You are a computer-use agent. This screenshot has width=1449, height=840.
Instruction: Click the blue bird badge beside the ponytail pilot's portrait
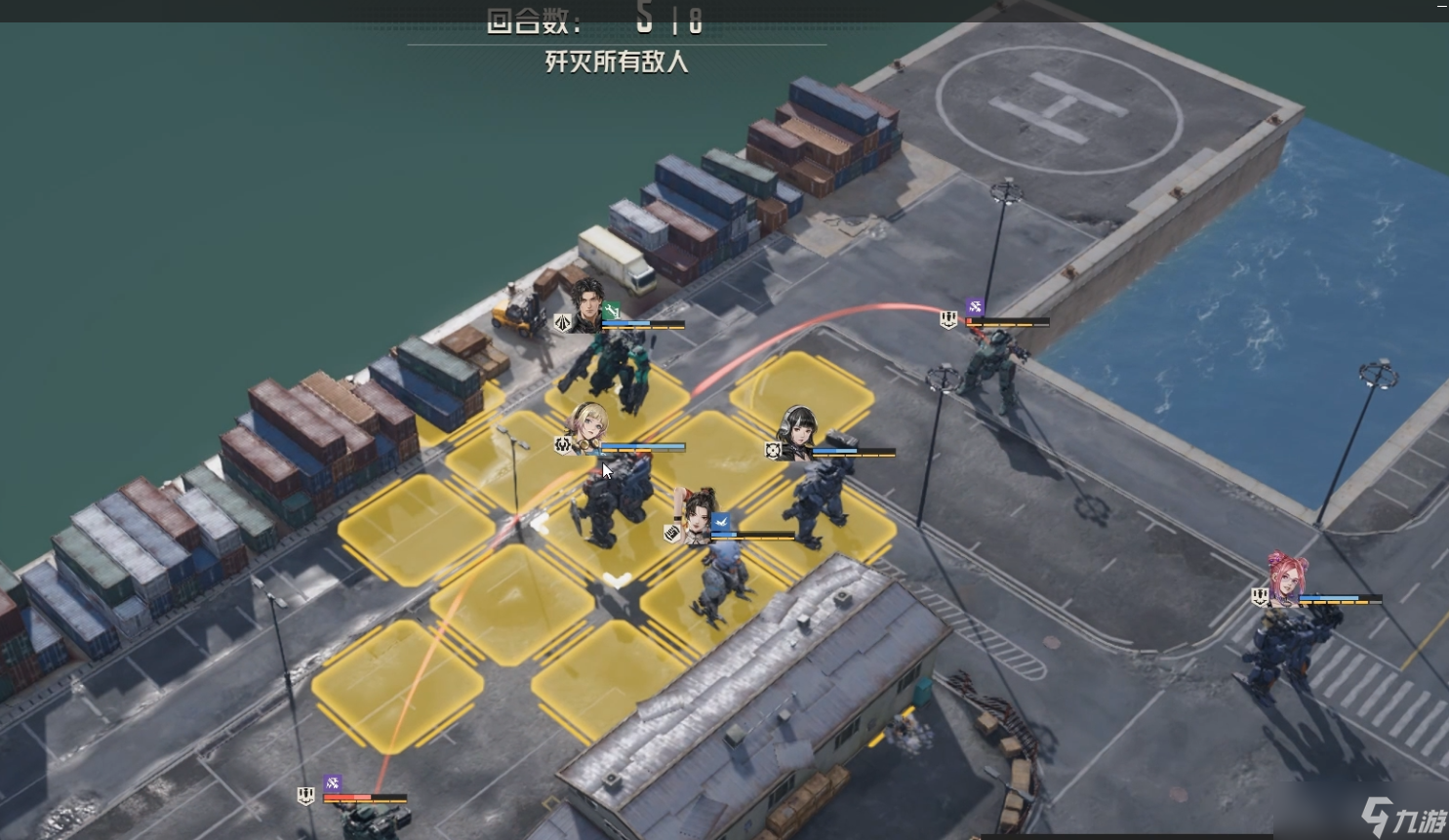click(720, 522)
